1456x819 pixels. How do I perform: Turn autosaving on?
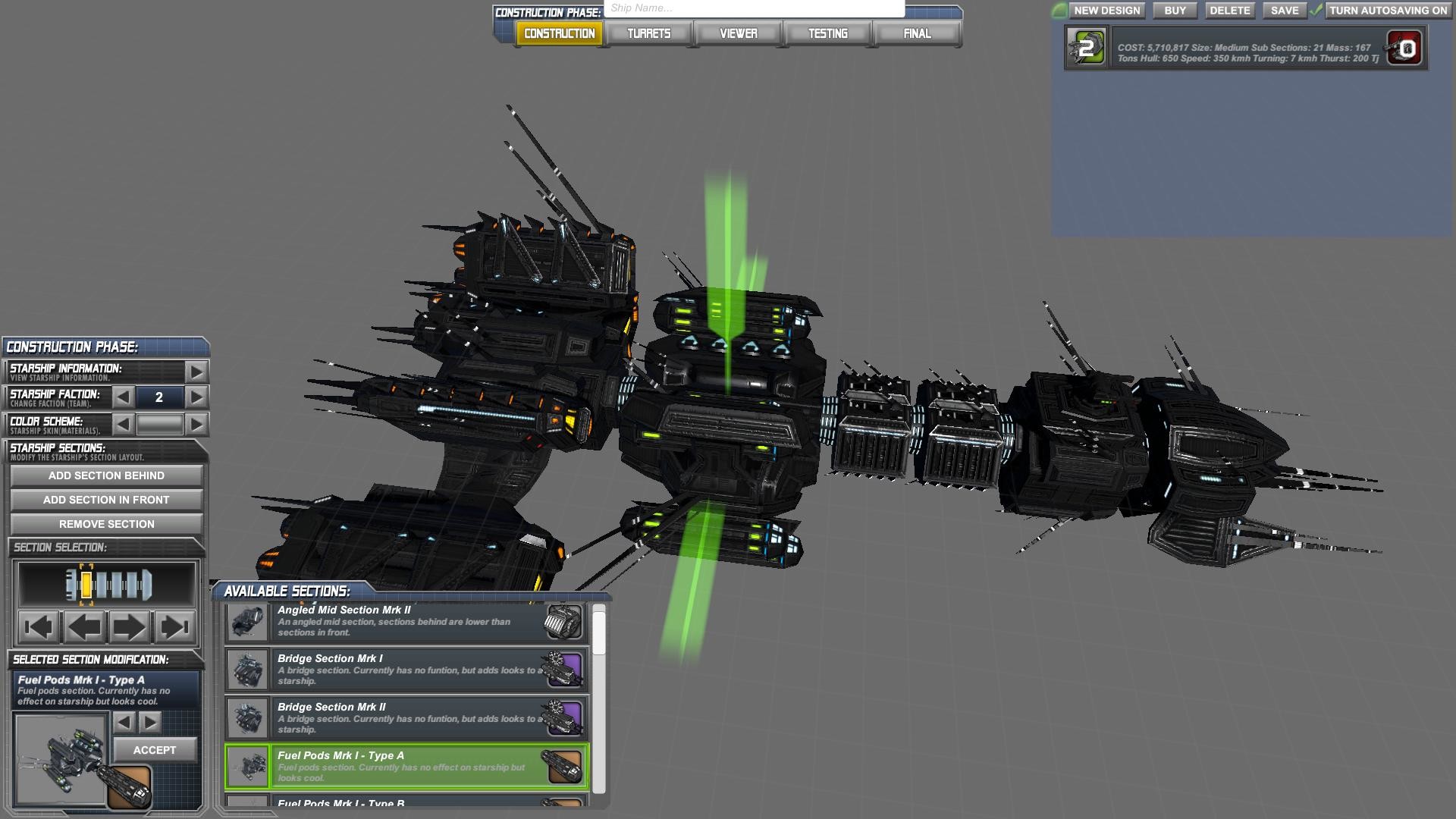[x=1389, y=11]
